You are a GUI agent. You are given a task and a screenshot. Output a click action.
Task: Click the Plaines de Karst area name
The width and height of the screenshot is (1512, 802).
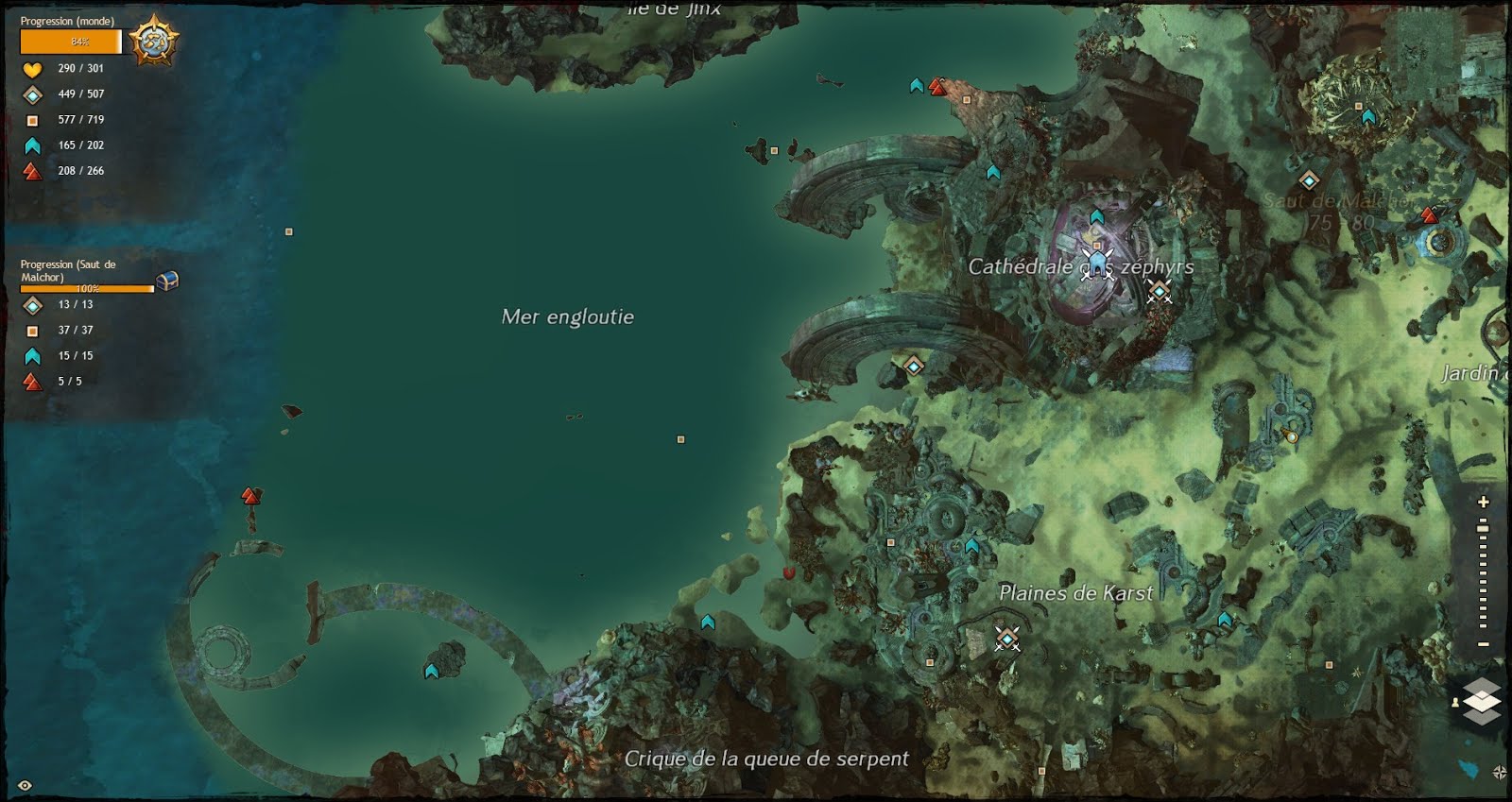pyautogui.click(x=1077, y=594)
